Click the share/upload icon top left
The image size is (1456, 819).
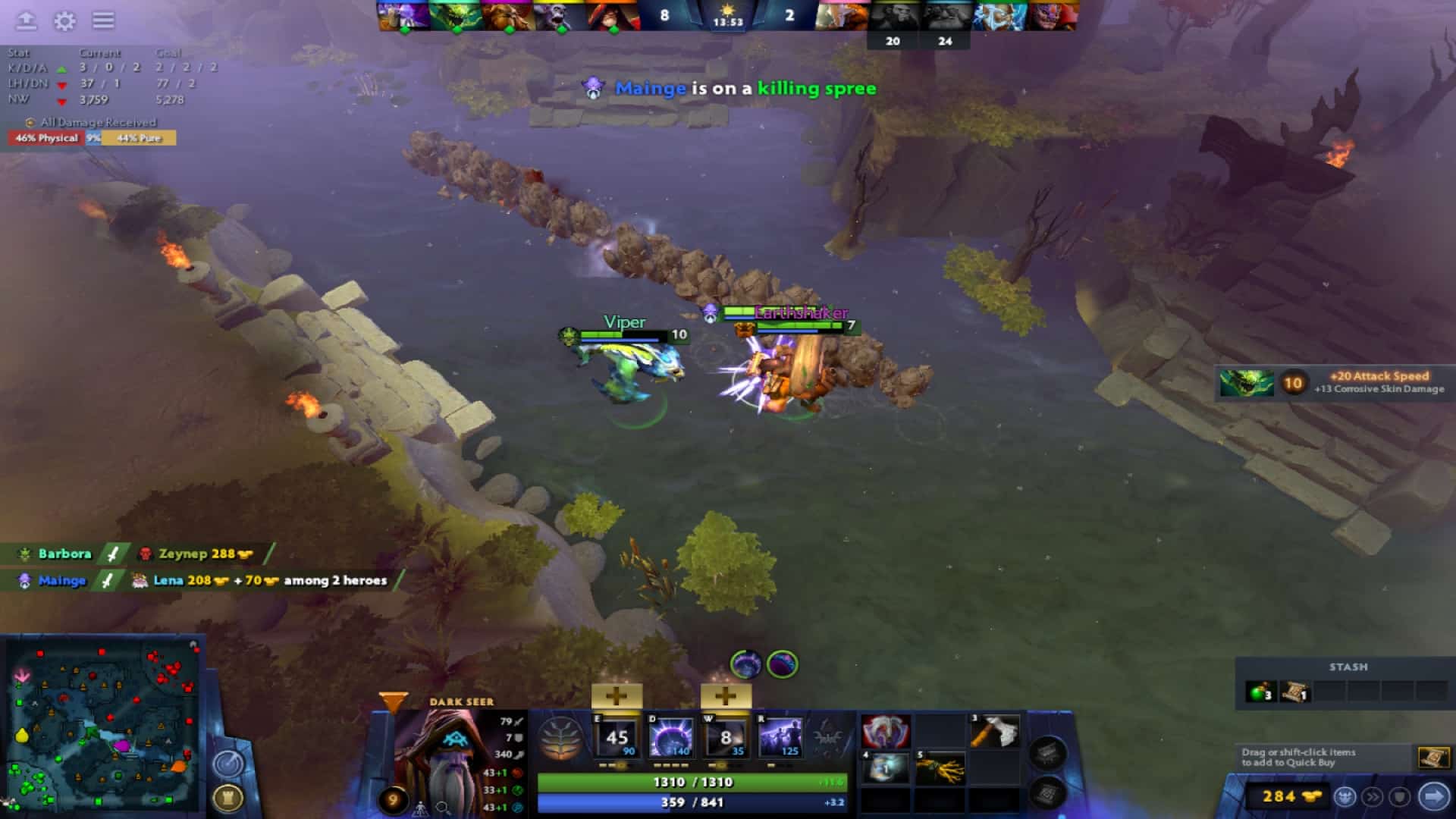[x=26, y=21]
